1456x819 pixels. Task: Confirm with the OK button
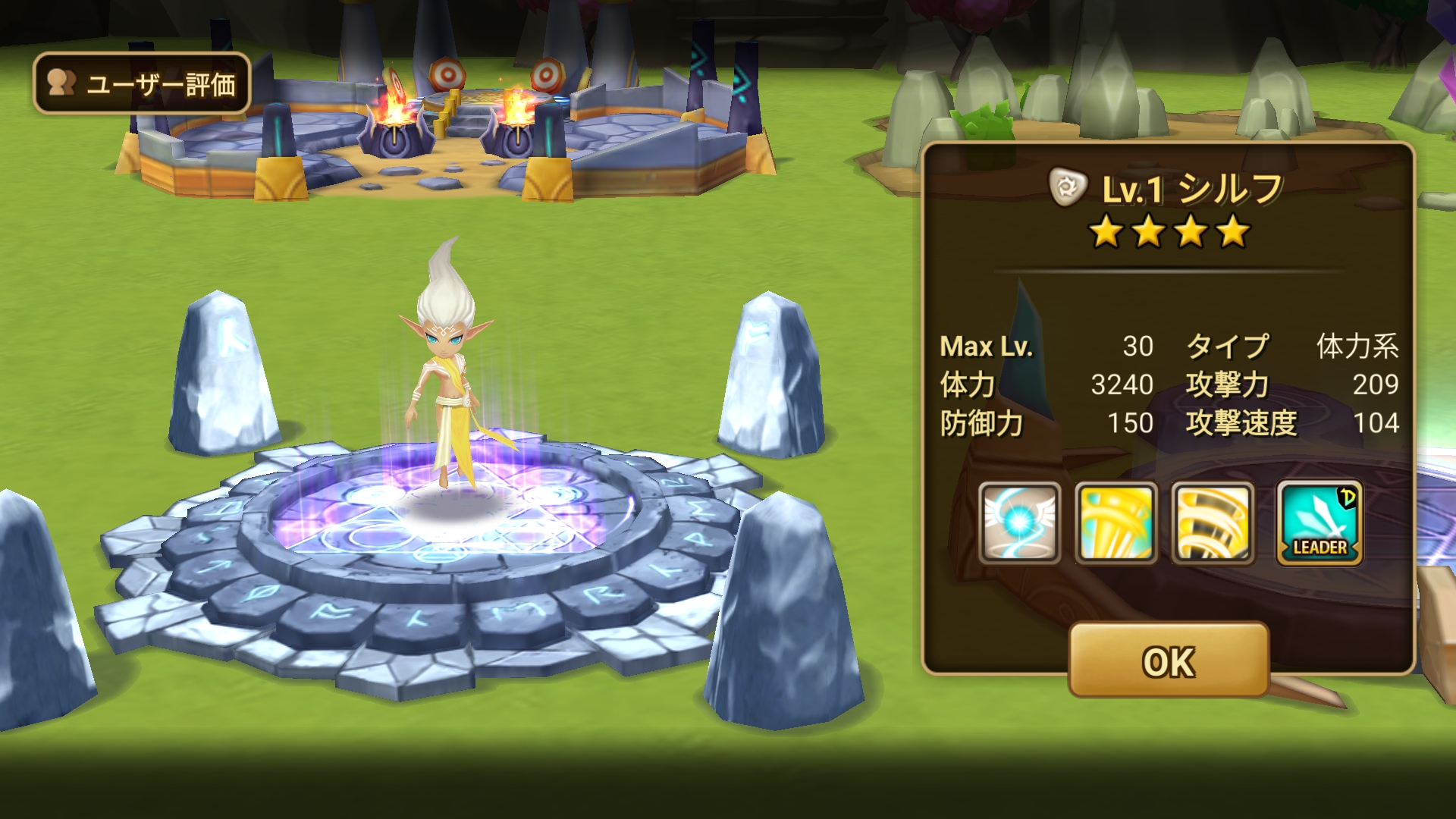[1169, 661]
